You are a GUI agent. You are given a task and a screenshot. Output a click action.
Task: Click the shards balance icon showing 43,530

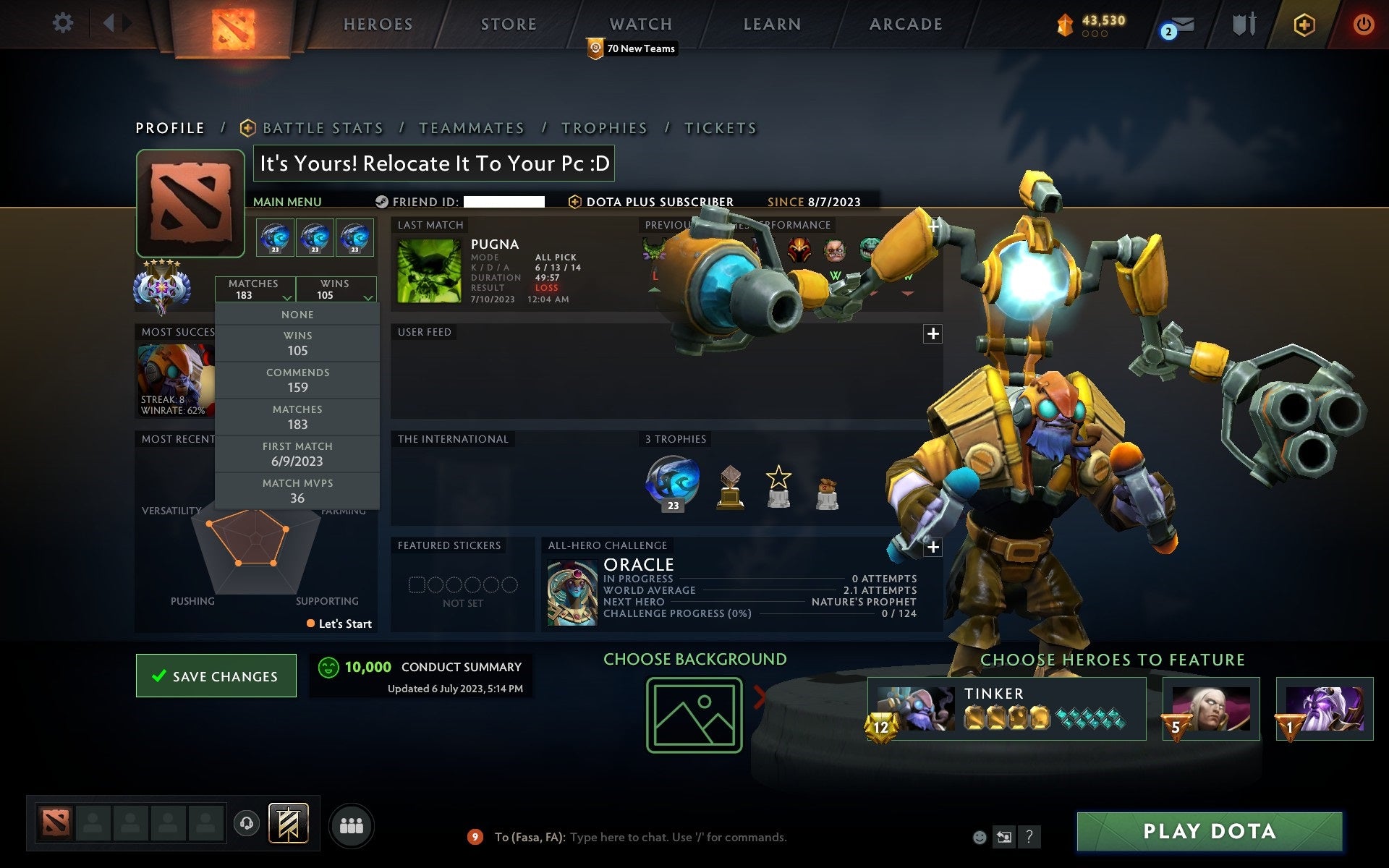point(1063,24)
